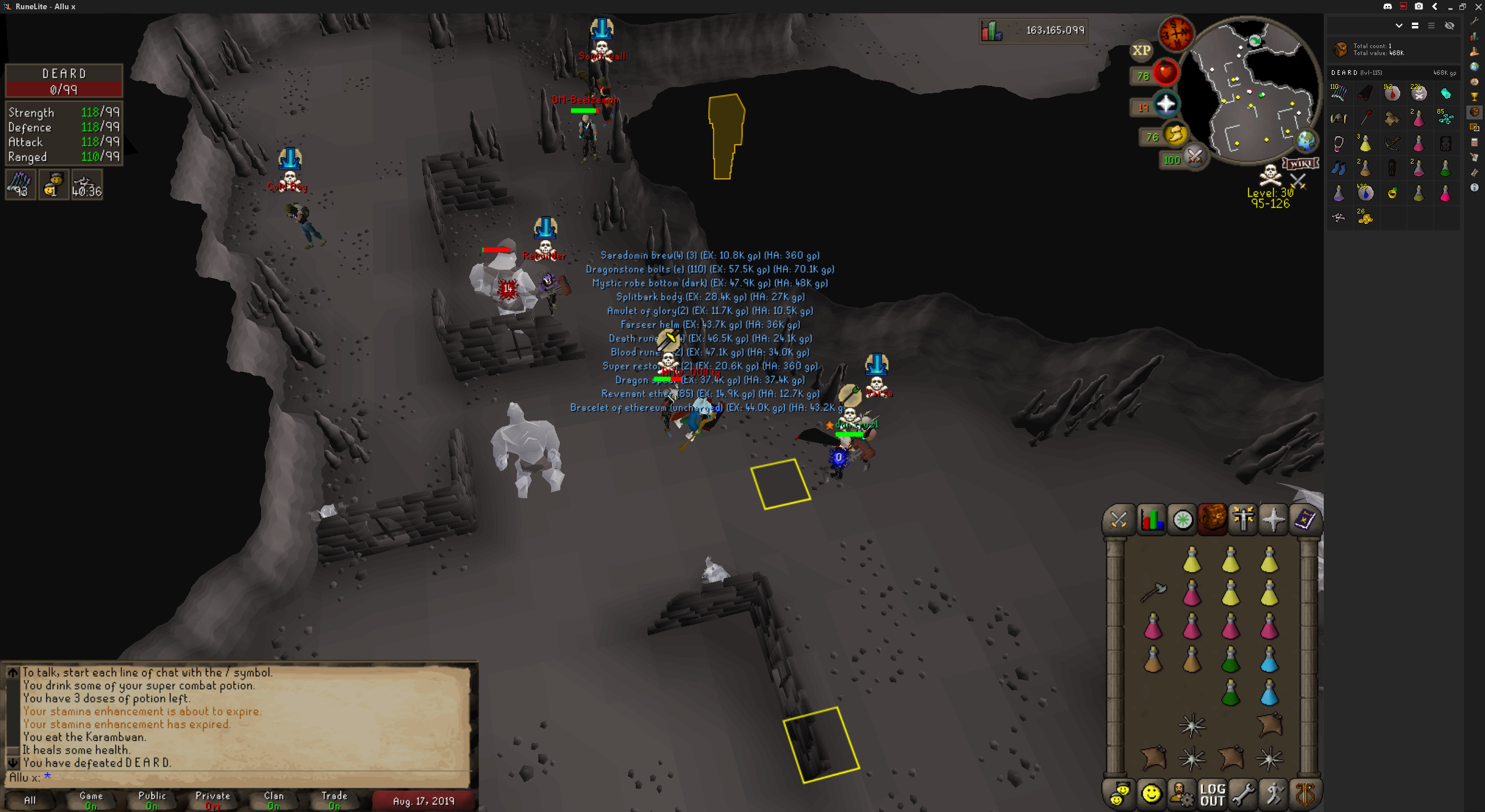Toggle run with the boot energy orb

point(1175,135)
